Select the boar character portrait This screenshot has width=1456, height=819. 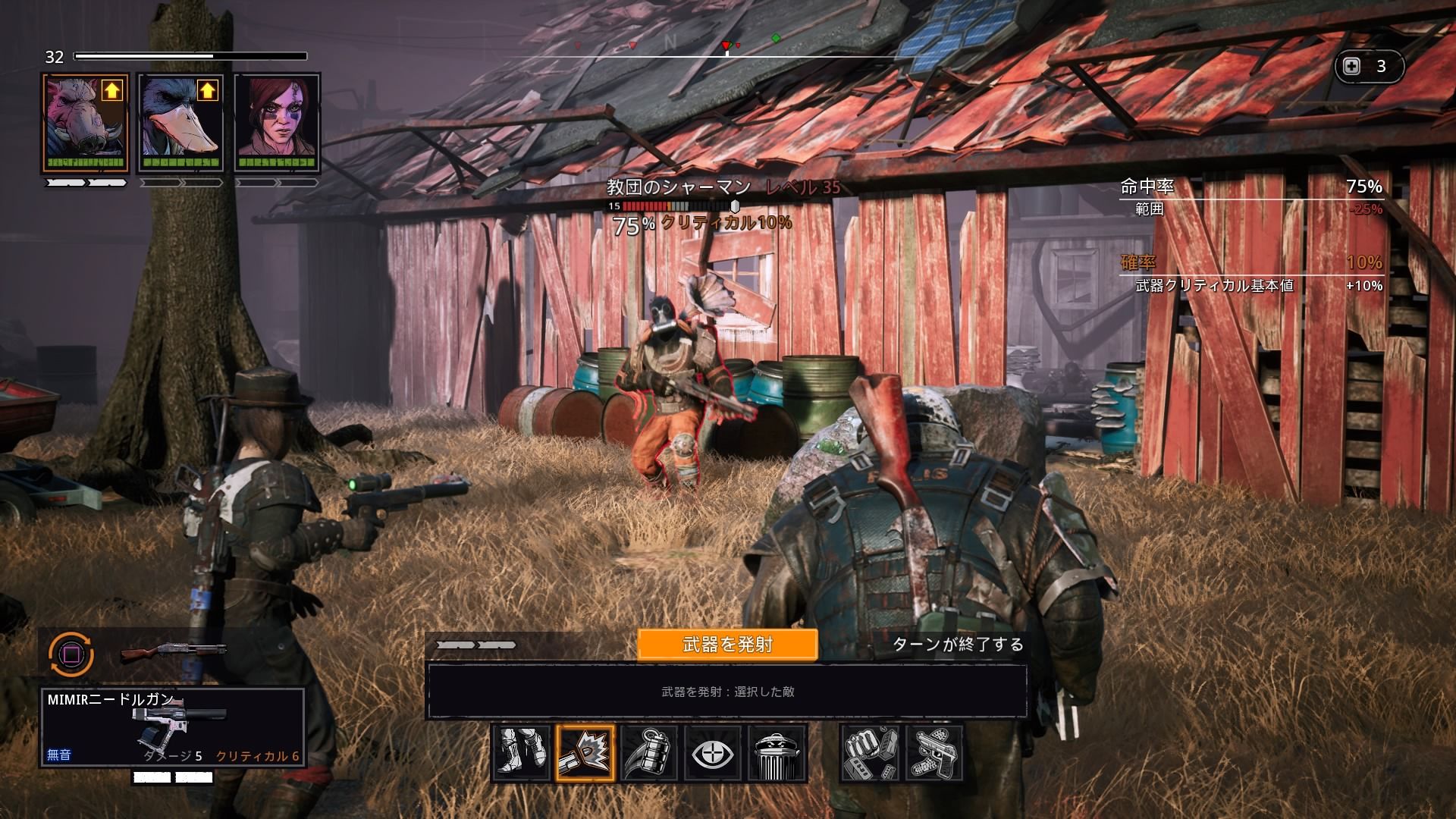click(x=84, y=121)
